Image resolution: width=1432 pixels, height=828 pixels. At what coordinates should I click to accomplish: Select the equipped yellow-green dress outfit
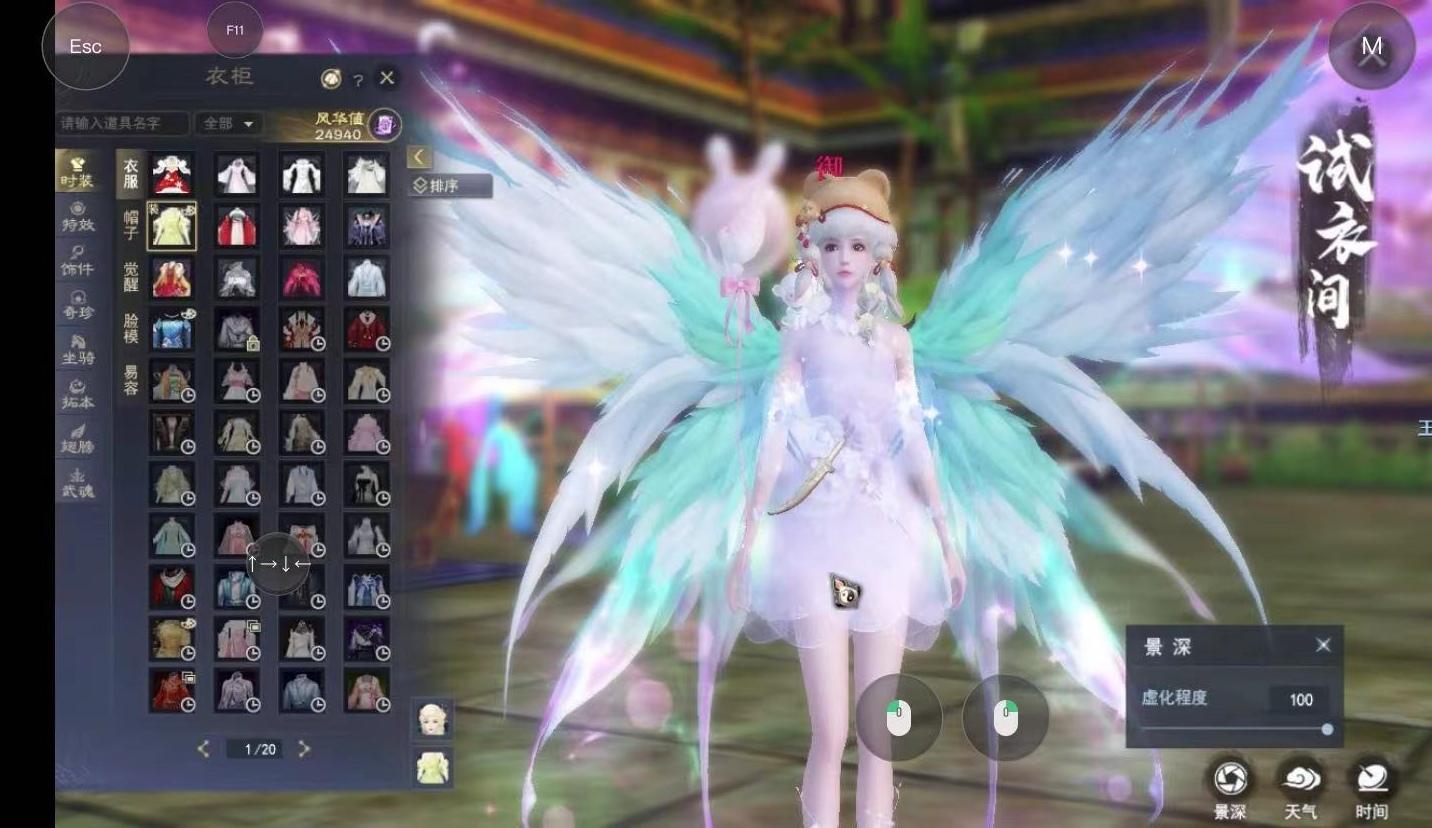pyautogui.click(x=172, y=226)
